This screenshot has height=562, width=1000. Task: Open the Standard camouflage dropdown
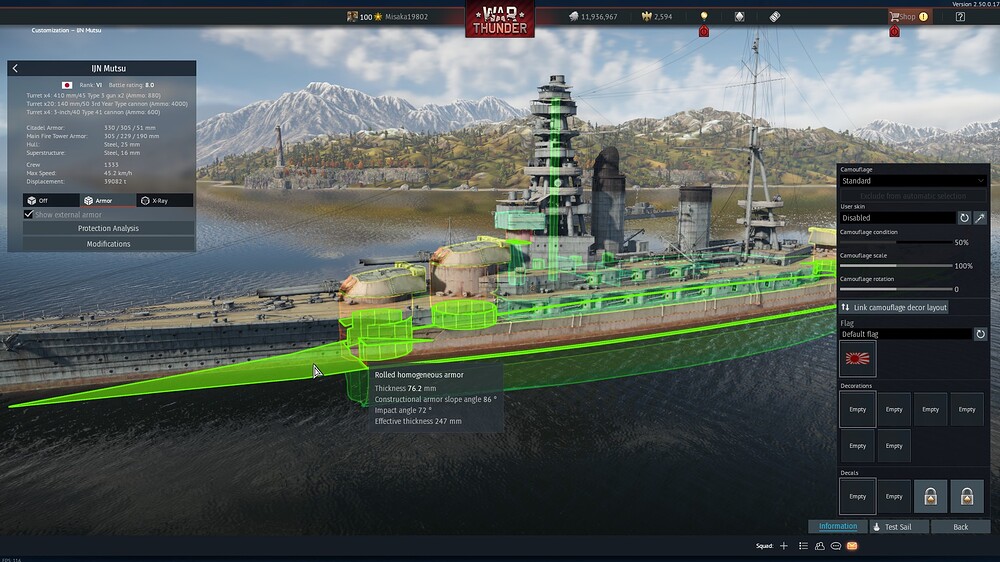[913, 181]
